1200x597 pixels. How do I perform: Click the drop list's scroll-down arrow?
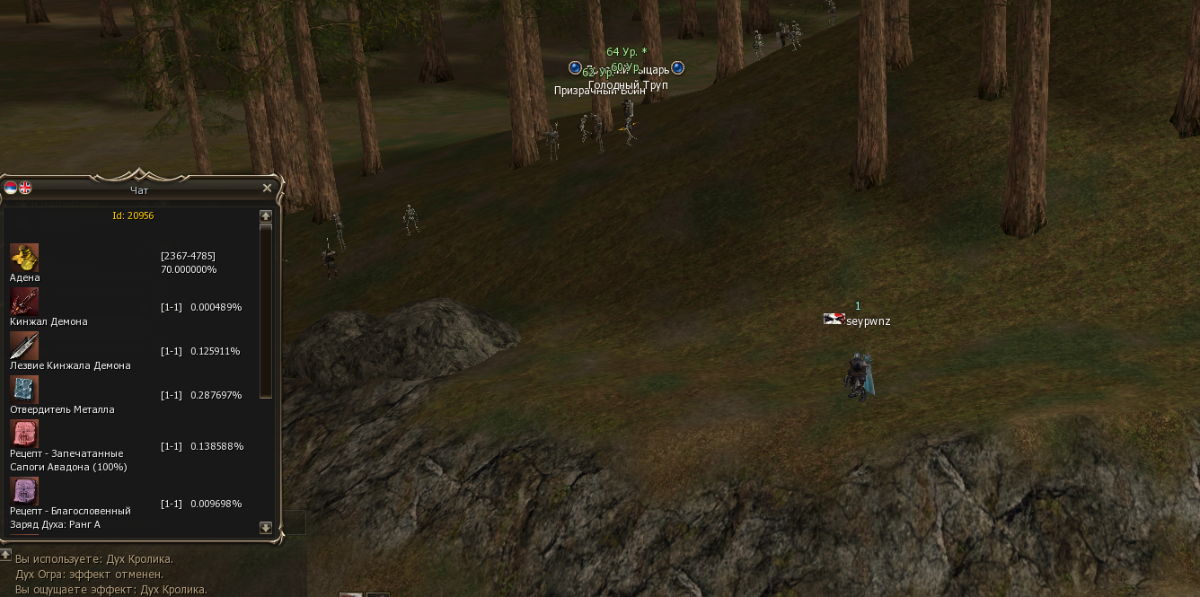coord(265,527)
